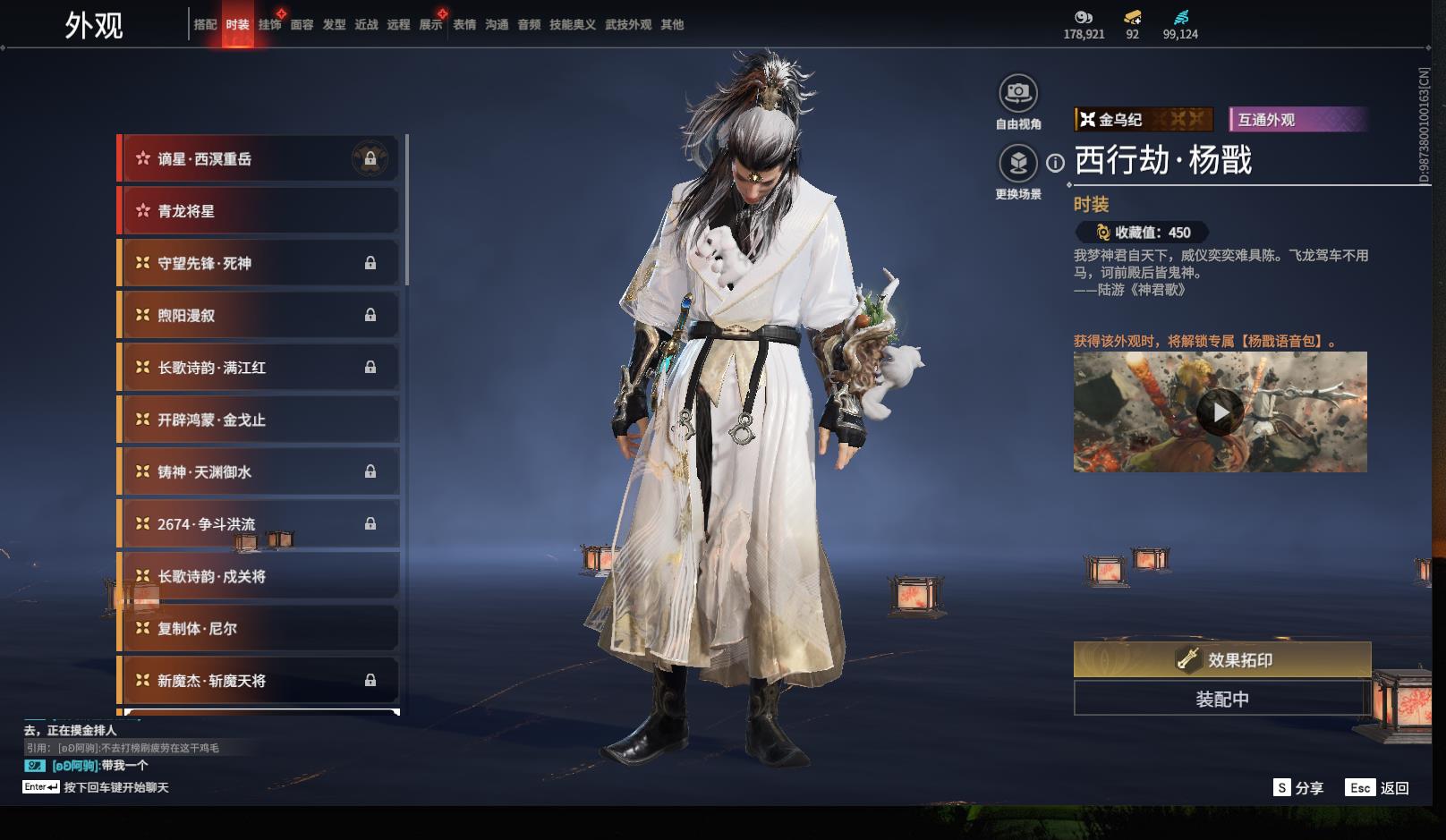The width and height of the screenshot is (1446, 840).
Task: Switch to the 发型 hairstyle tab
Action: point(334,25)
